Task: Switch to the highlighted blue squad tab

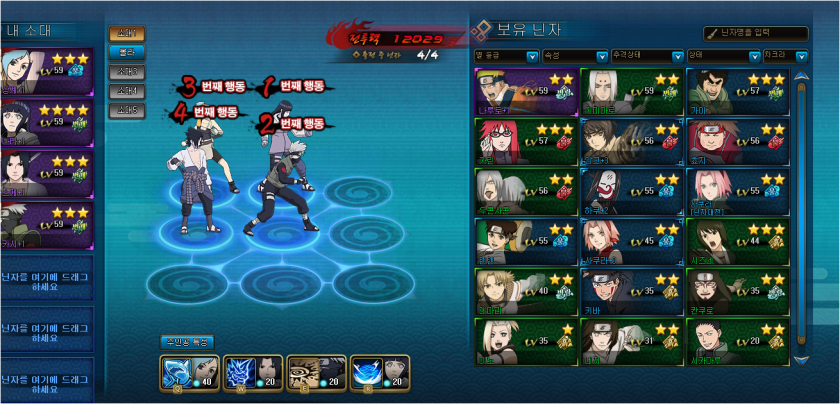Action: [127, 52]
